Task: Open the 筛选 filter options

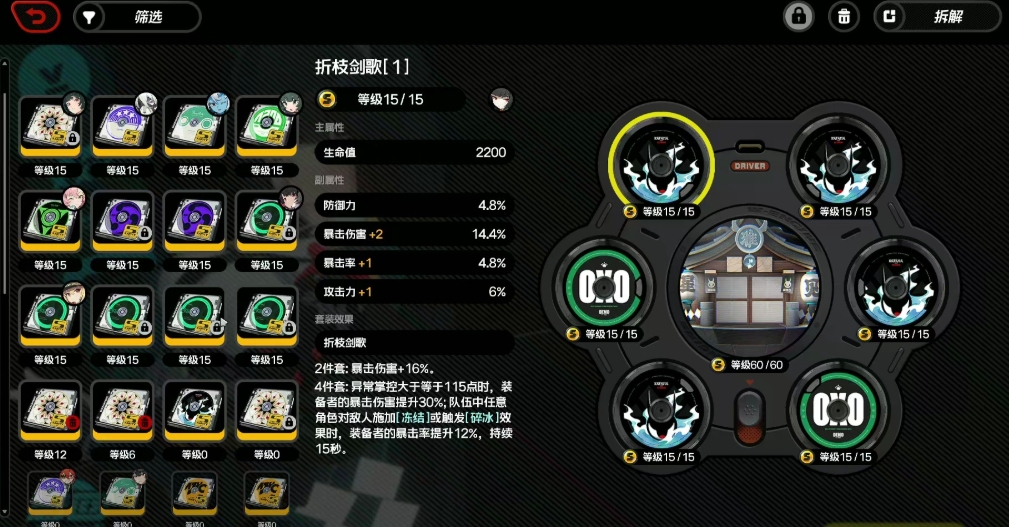Action: click(137, 17)
